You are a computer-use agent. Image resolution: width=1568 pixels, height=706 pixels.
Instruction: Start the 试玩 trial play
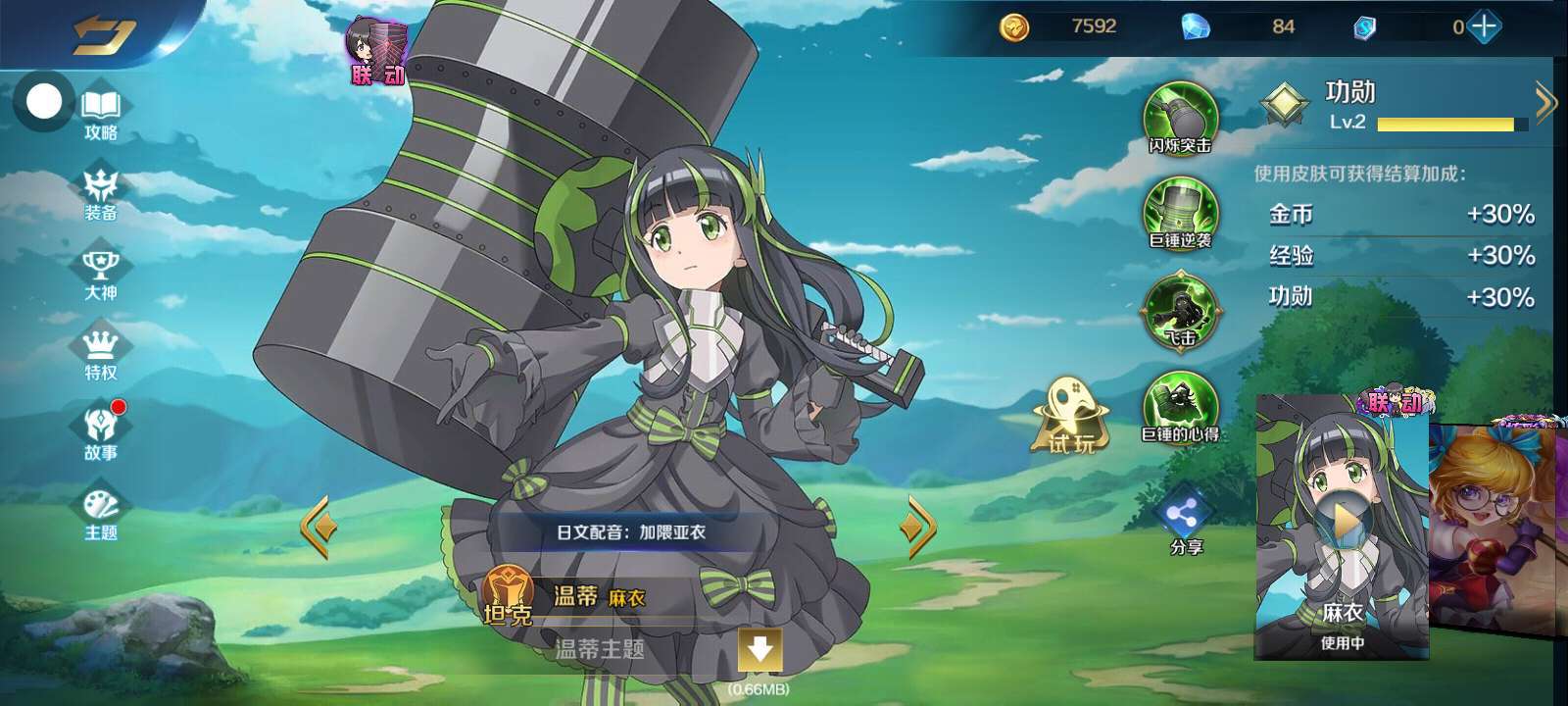click(x=1072, y=417)
